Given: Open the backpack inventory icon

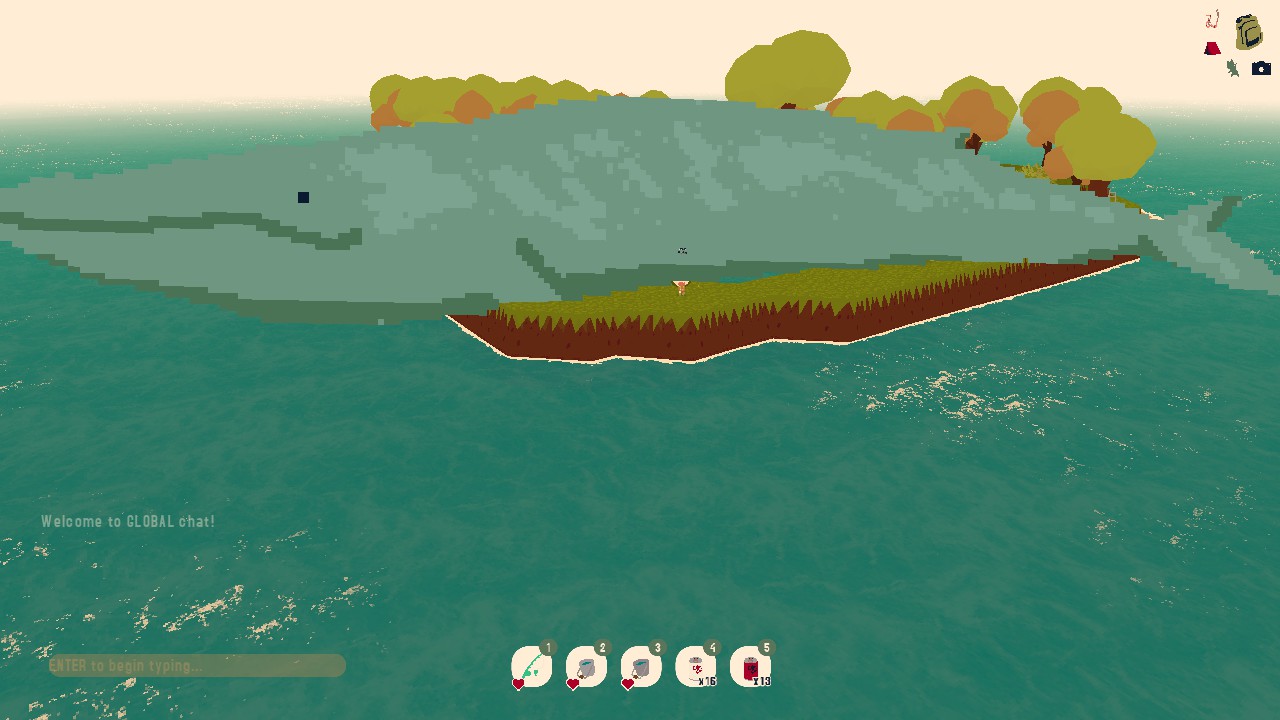Looking at the screenshot, I should pyautogui.click(x=1248, y=32).
